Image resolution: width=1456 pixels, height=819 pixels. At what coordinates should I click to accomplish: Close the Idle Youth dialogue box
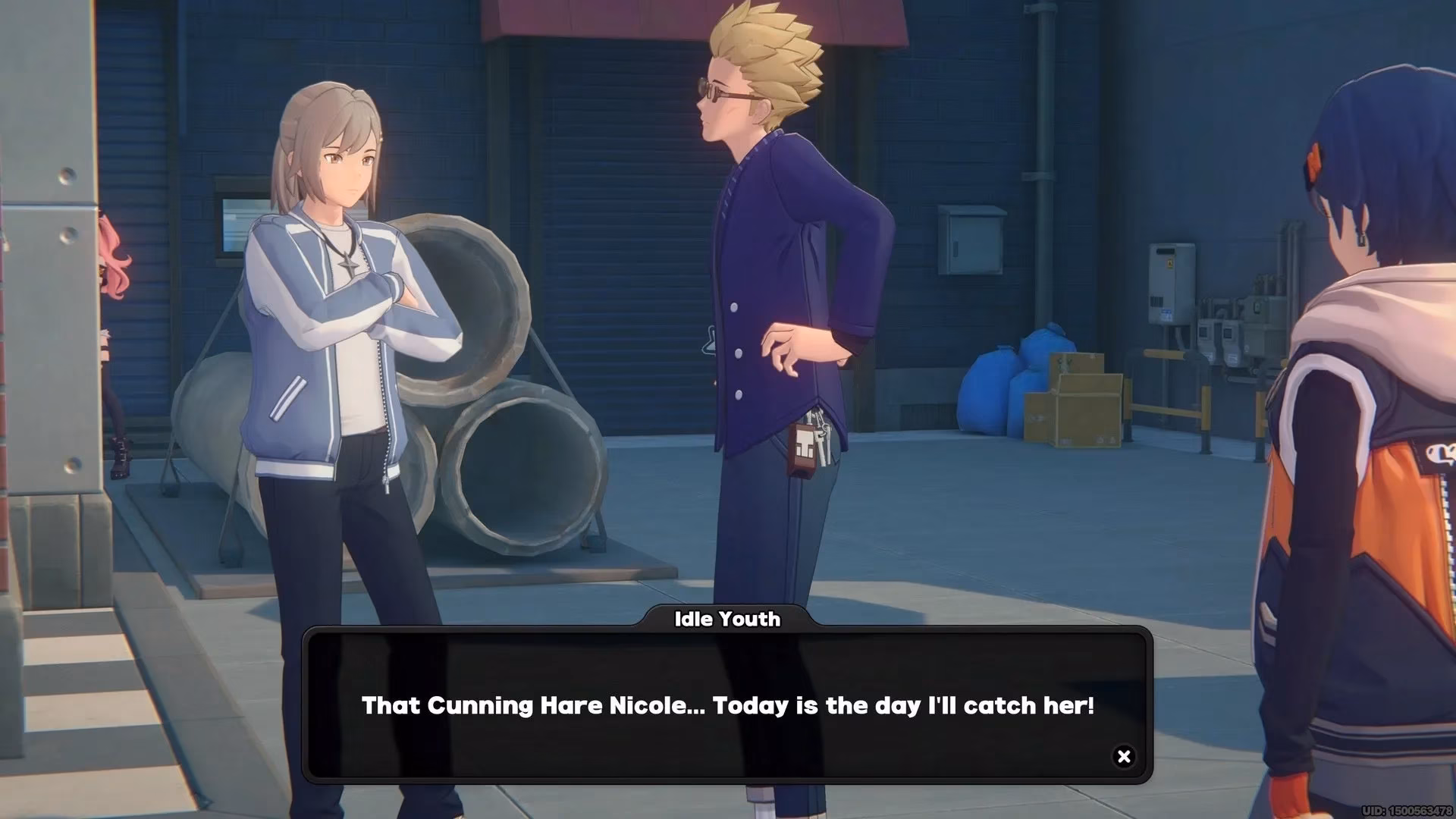click(x=1124, y=756)
